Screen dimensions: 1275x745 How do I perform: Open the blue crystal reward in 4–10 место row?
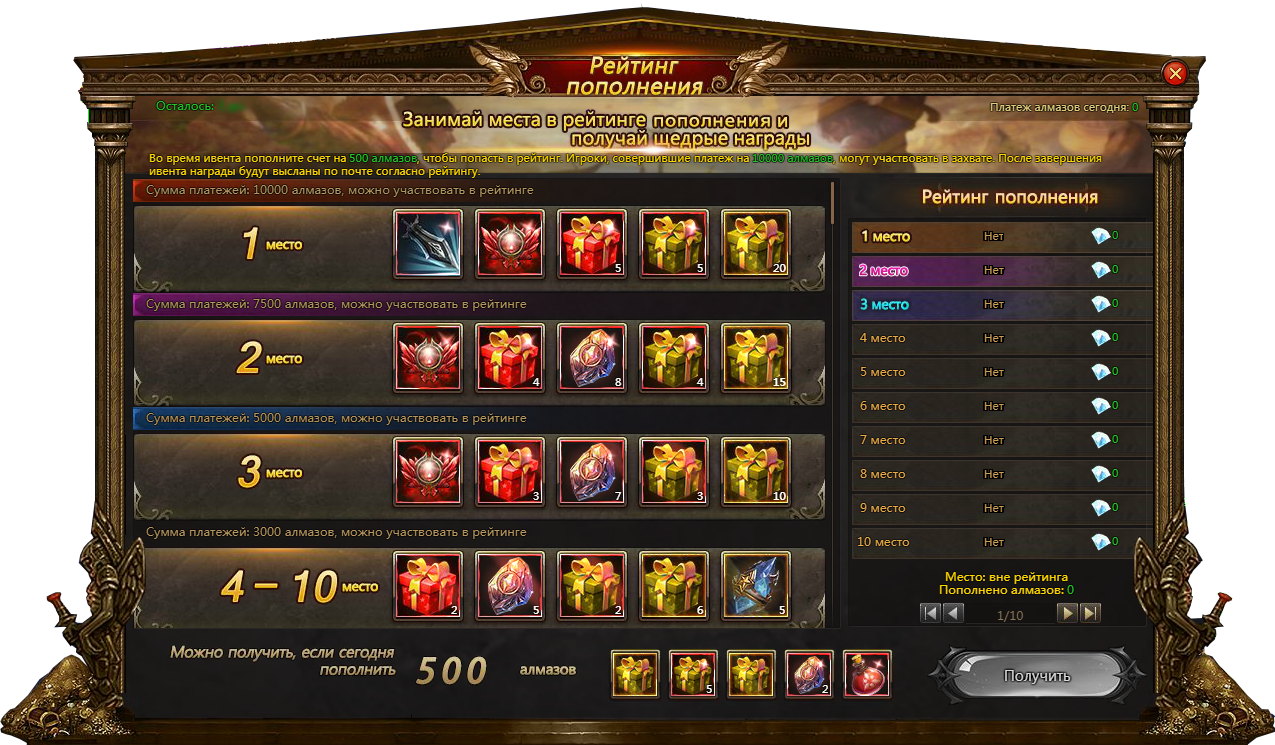pos(755,586)
